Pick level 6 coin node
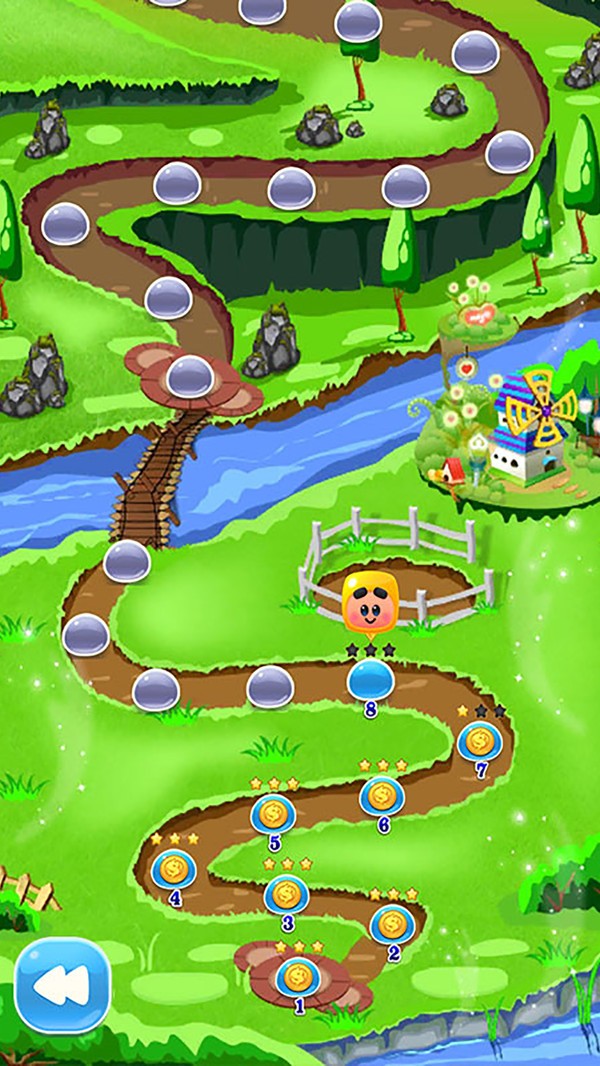The height and width of the screenshot is (1066, 600). click(381, 796)
